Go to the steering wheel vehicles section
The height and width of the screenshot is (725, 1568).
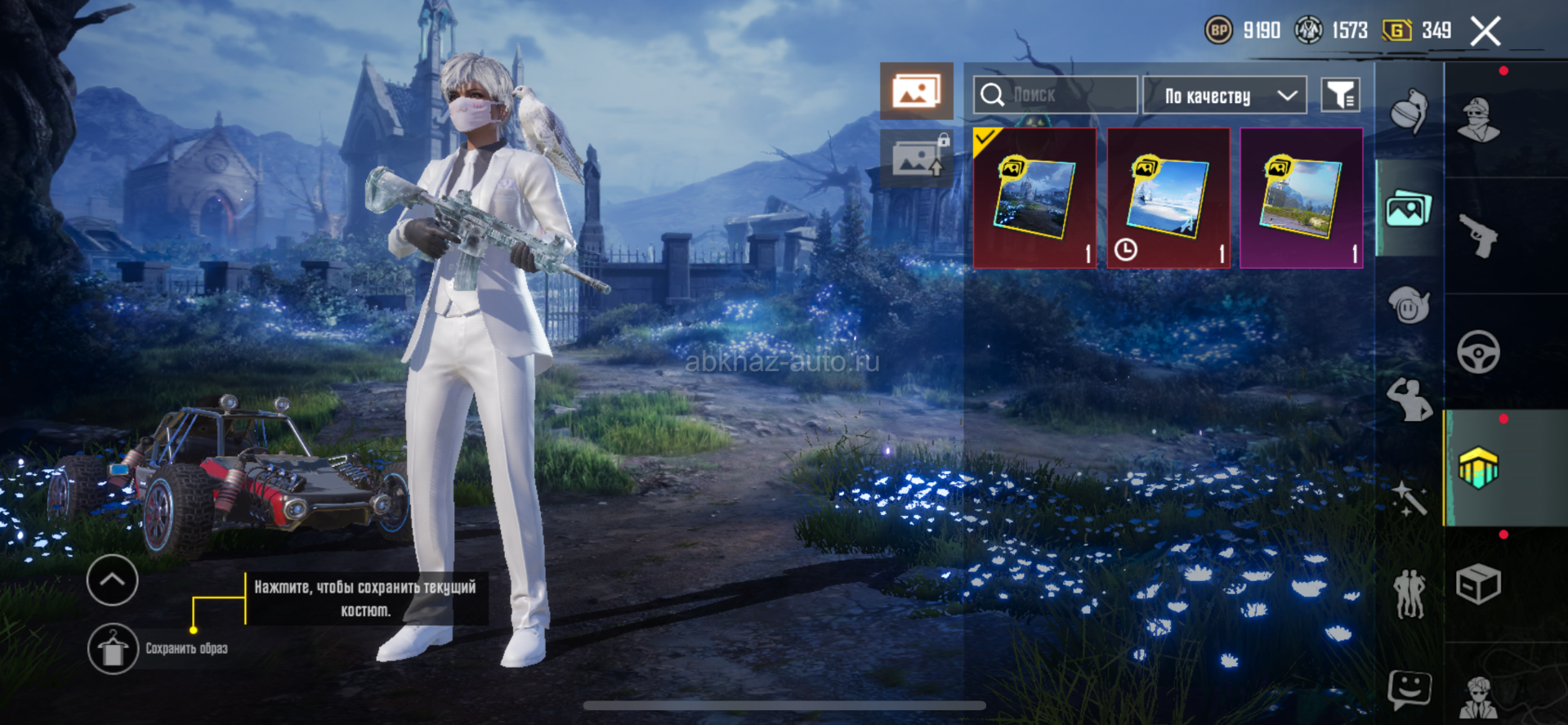coord(1478,352)
